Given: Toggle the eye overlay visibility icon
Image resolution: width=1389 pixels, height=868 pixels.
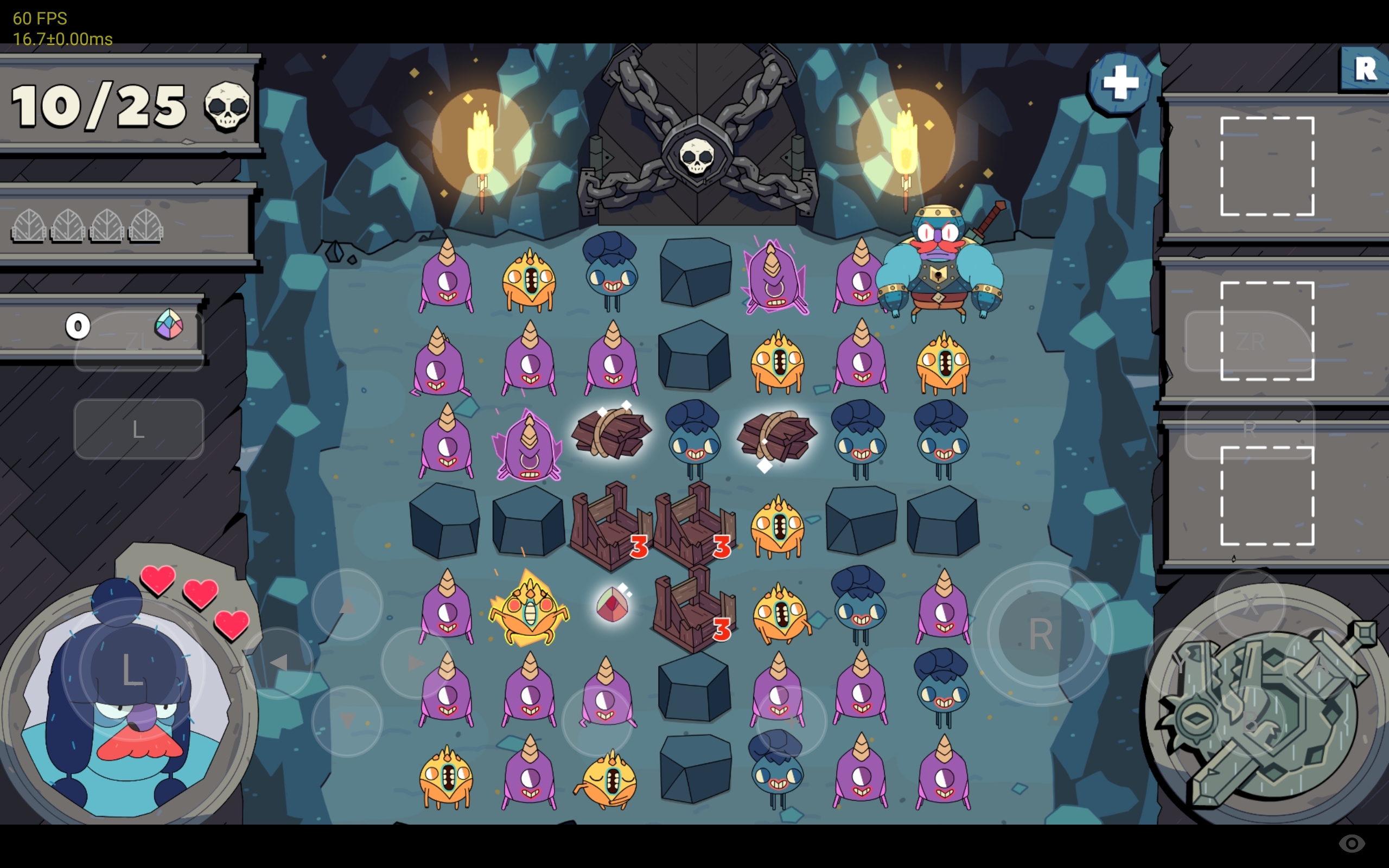Looking at the screenshot, I should 1351,843.
